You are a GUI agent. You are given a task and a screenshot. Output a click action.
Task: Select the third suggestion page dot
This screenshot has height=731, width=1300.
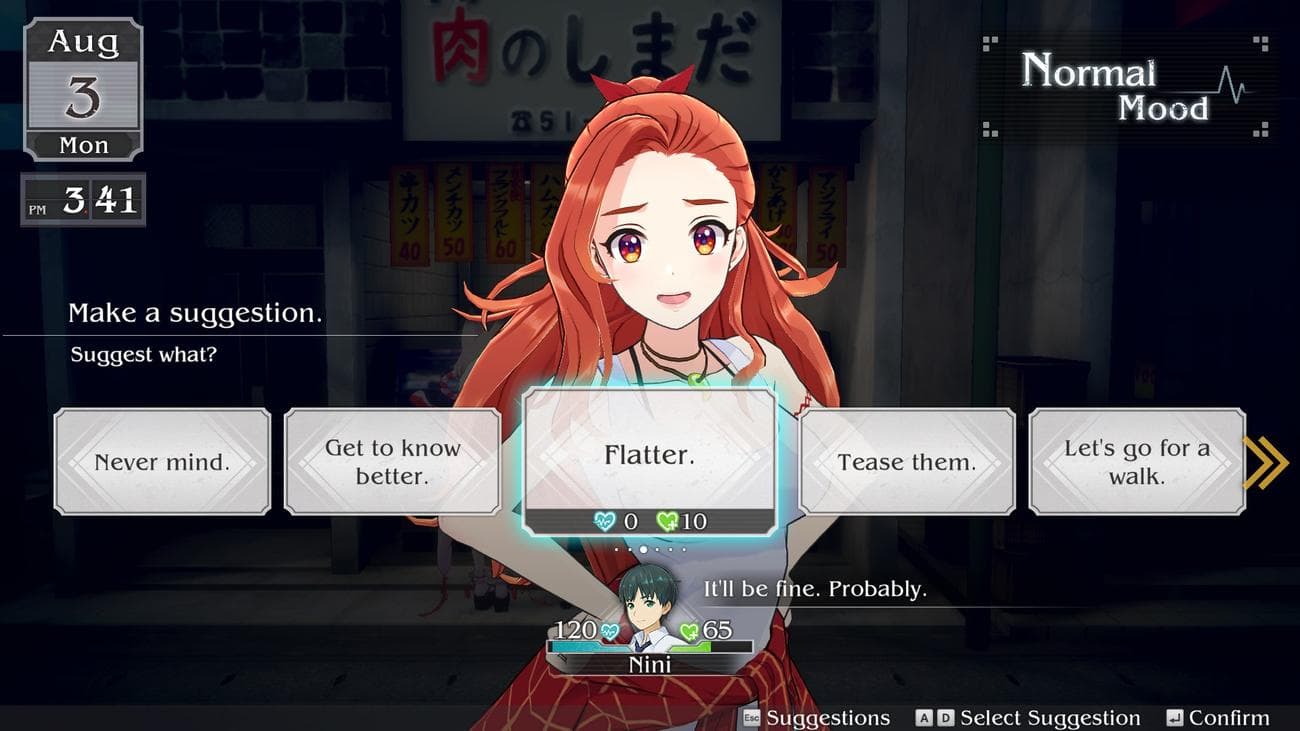click(644, 550)
